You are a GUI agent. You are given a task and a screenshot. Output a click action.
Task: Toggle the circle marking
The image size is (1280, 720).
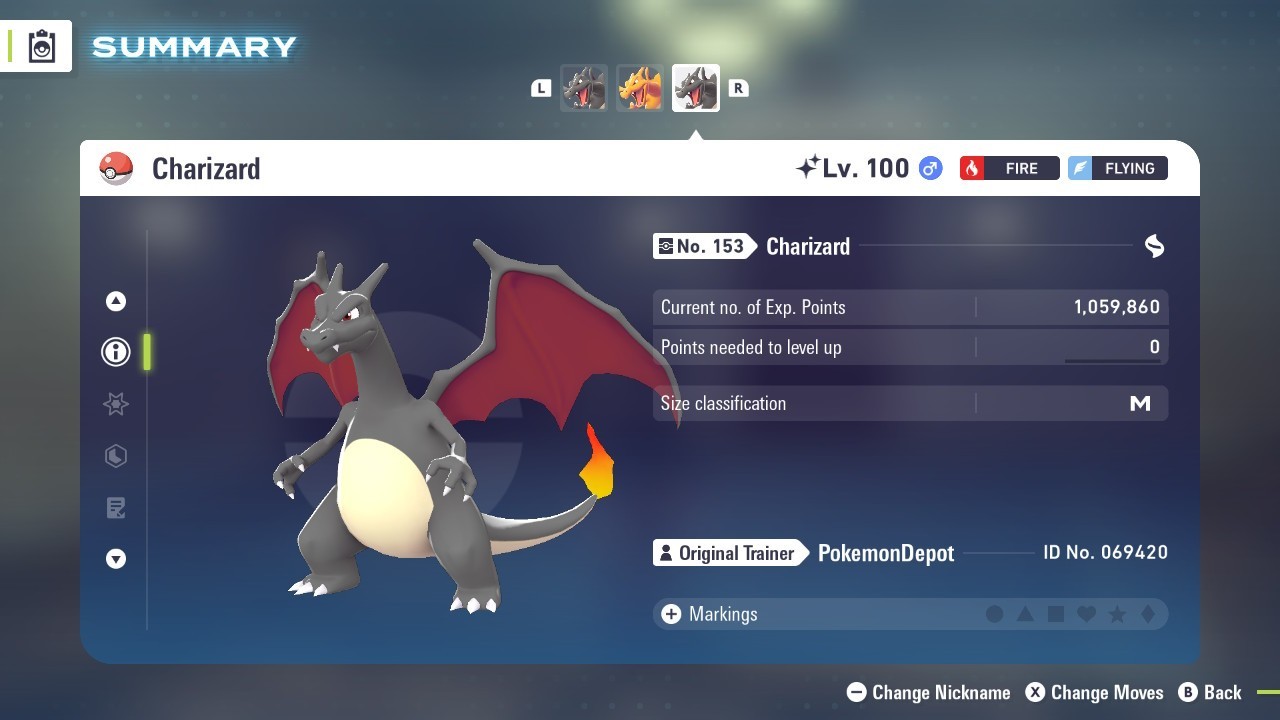click(x=994, y=614)
